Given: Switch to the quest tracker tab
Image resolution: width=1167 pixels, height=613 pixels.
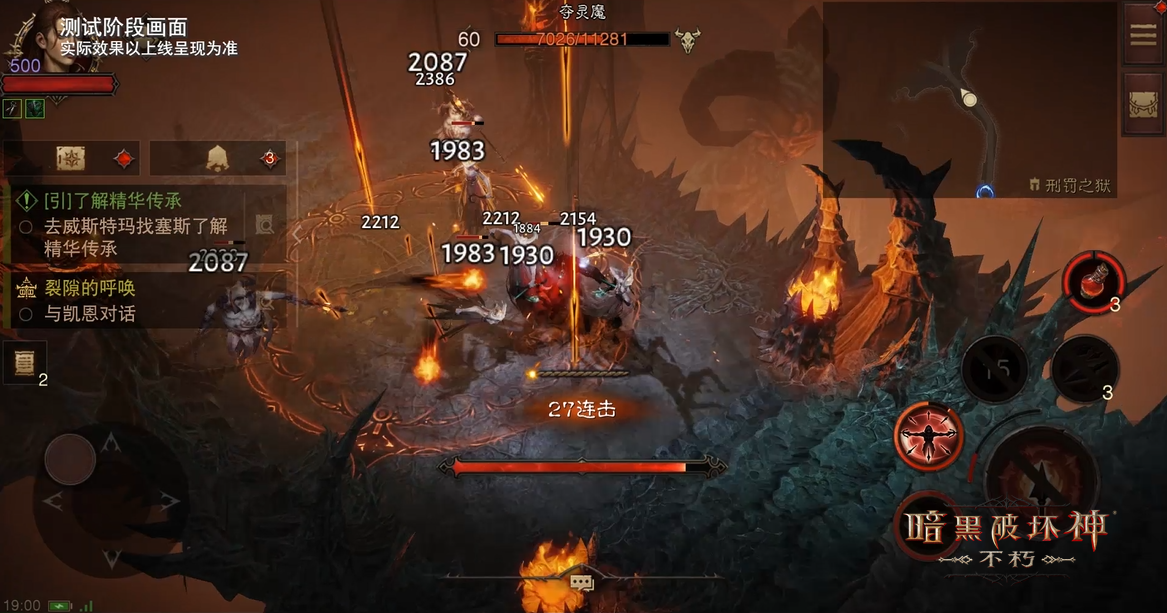Looking at the screenshot, I should tap(72, 158).
